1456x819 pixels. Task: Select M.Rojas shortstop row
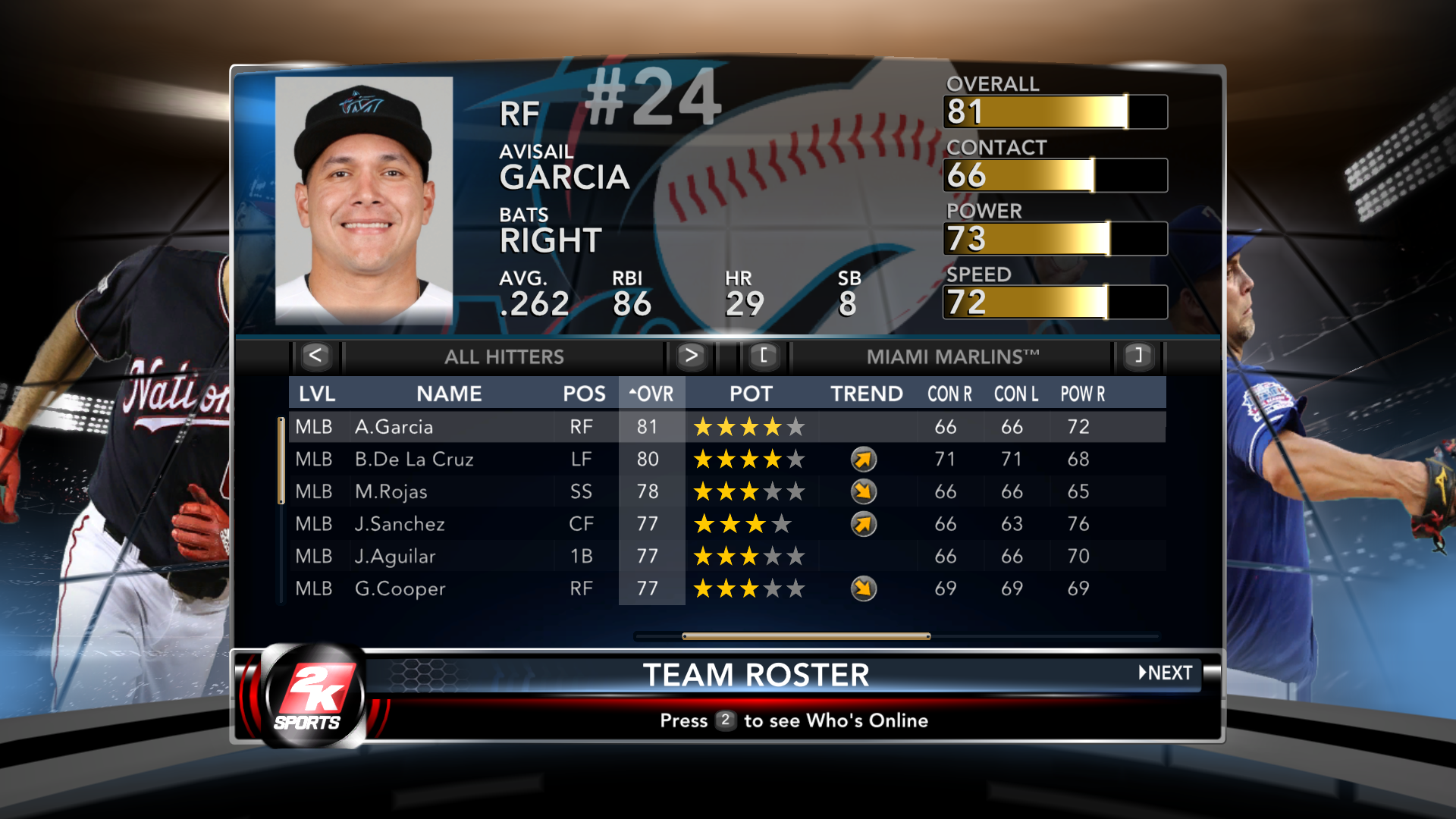(x=391, y=492)
